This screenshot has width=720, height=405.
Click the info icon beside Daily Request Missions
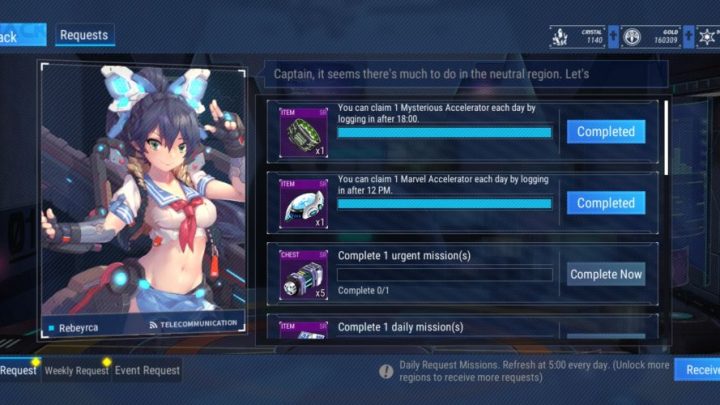pyautogui.click(x=386, y=370)
